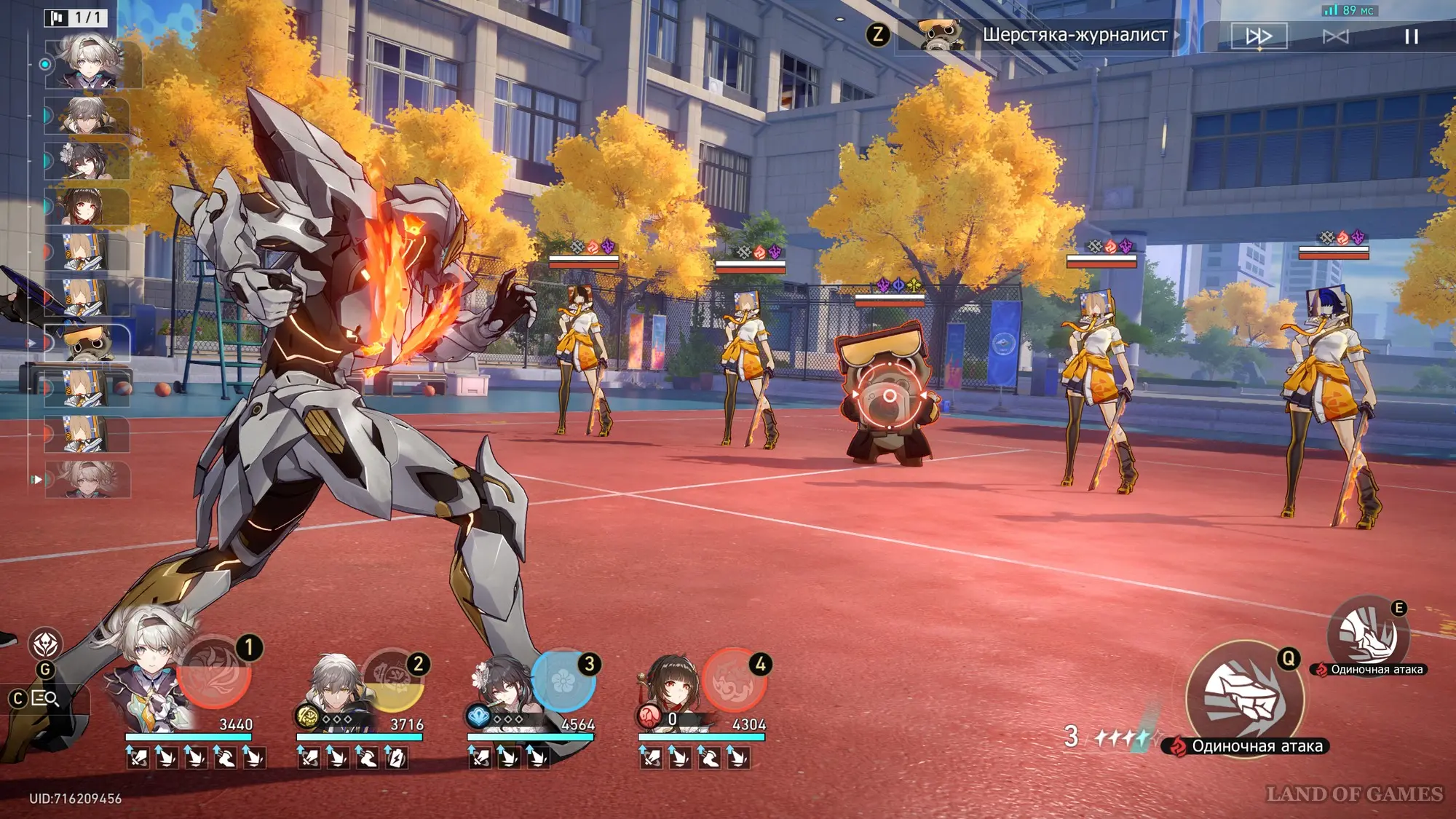Screen dimensions: 1456x819
Task: Toggle double speed battle mode
Action: [1259, 36]
